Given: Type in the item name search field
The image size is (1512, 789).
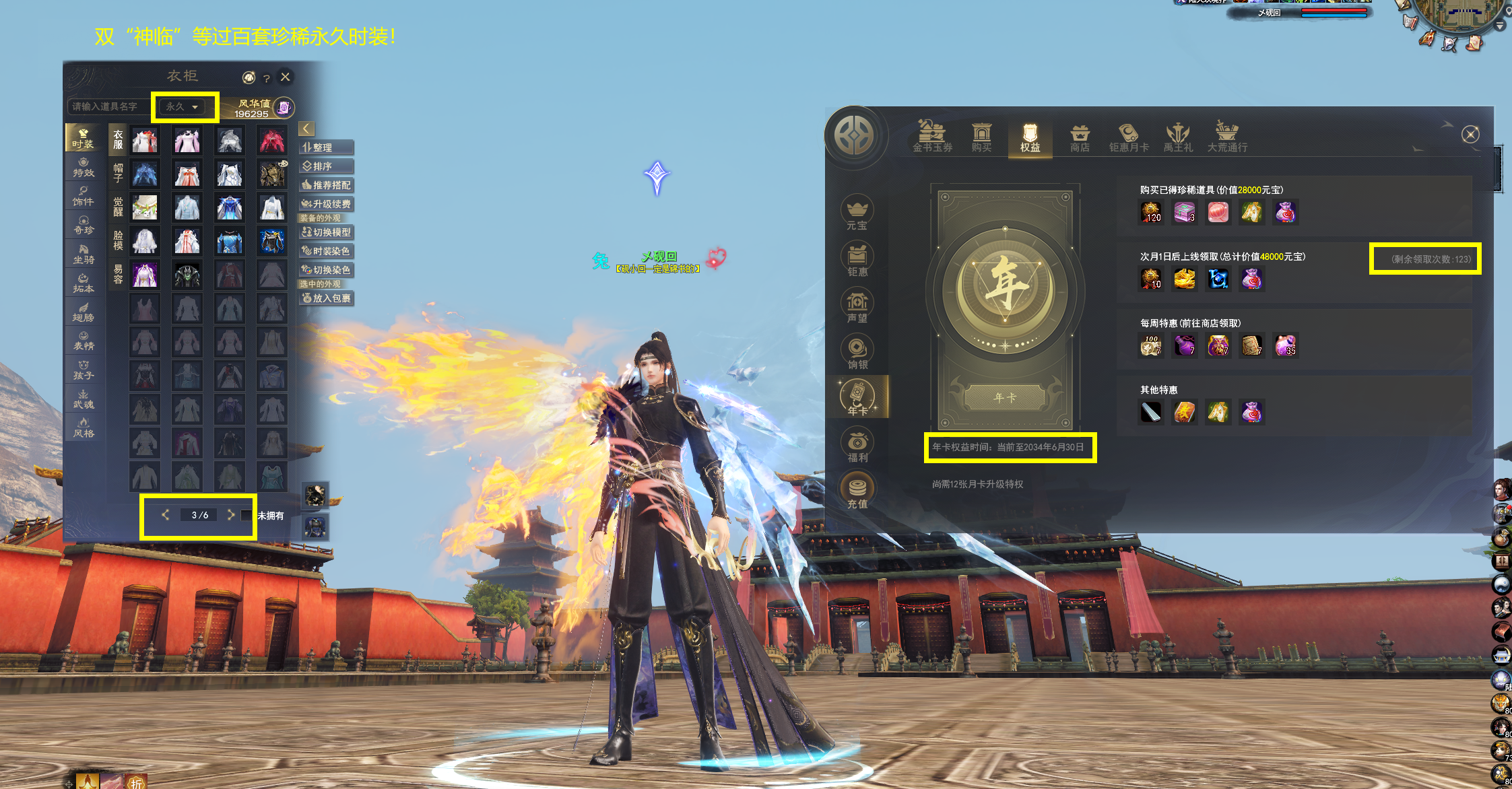Looking at the screenshot, I should (108, 107).
